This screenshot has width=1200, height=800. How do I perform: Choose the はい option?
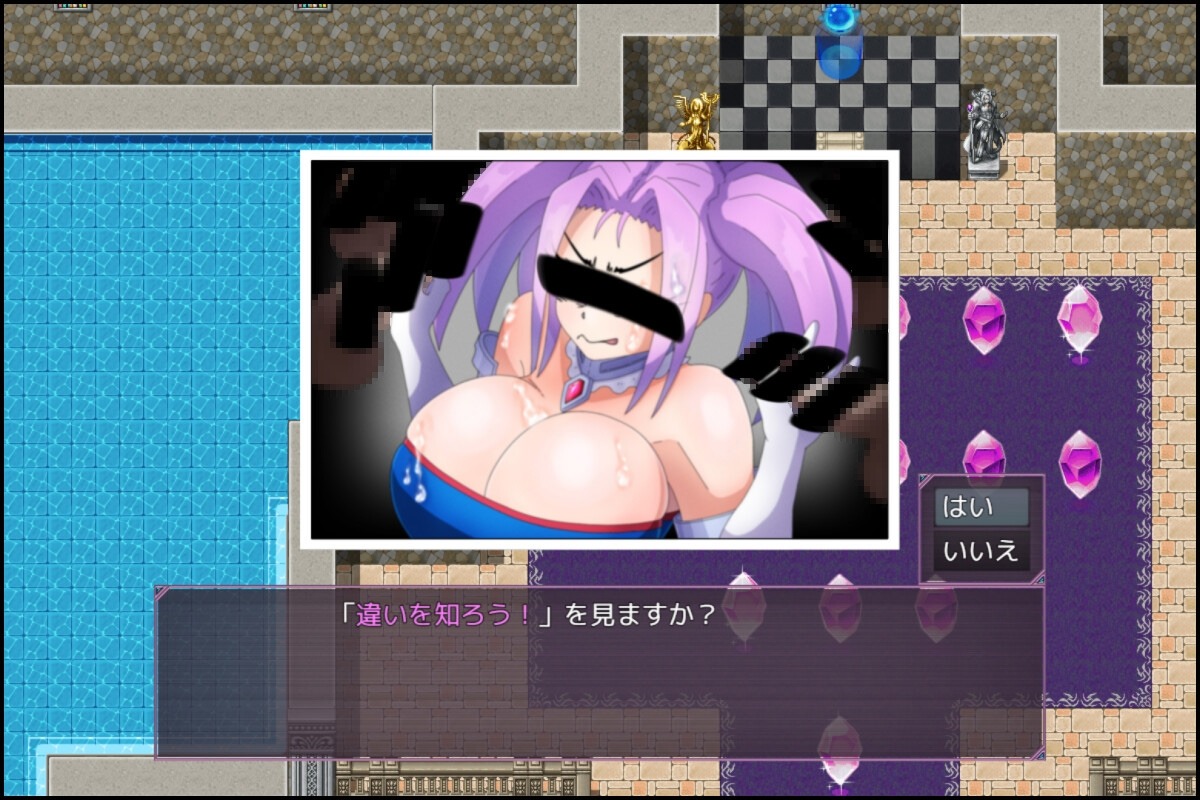coord(980,507)
